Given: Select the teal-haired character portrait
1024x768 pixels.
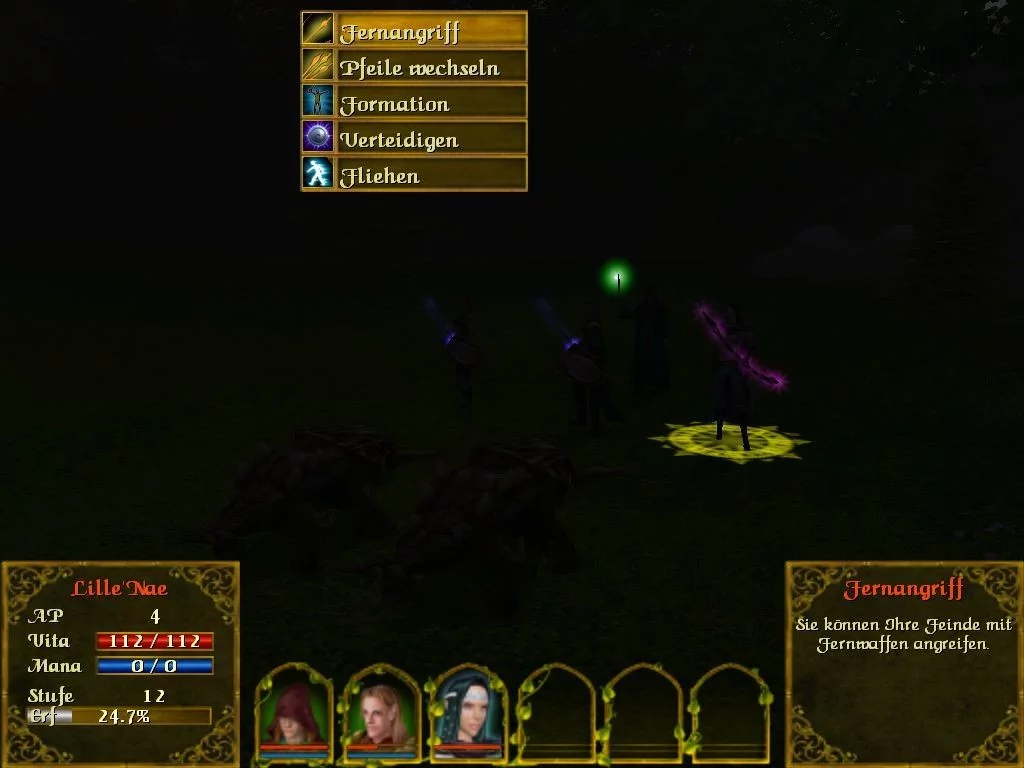Looking at the screenshot, I should (467, 711).
